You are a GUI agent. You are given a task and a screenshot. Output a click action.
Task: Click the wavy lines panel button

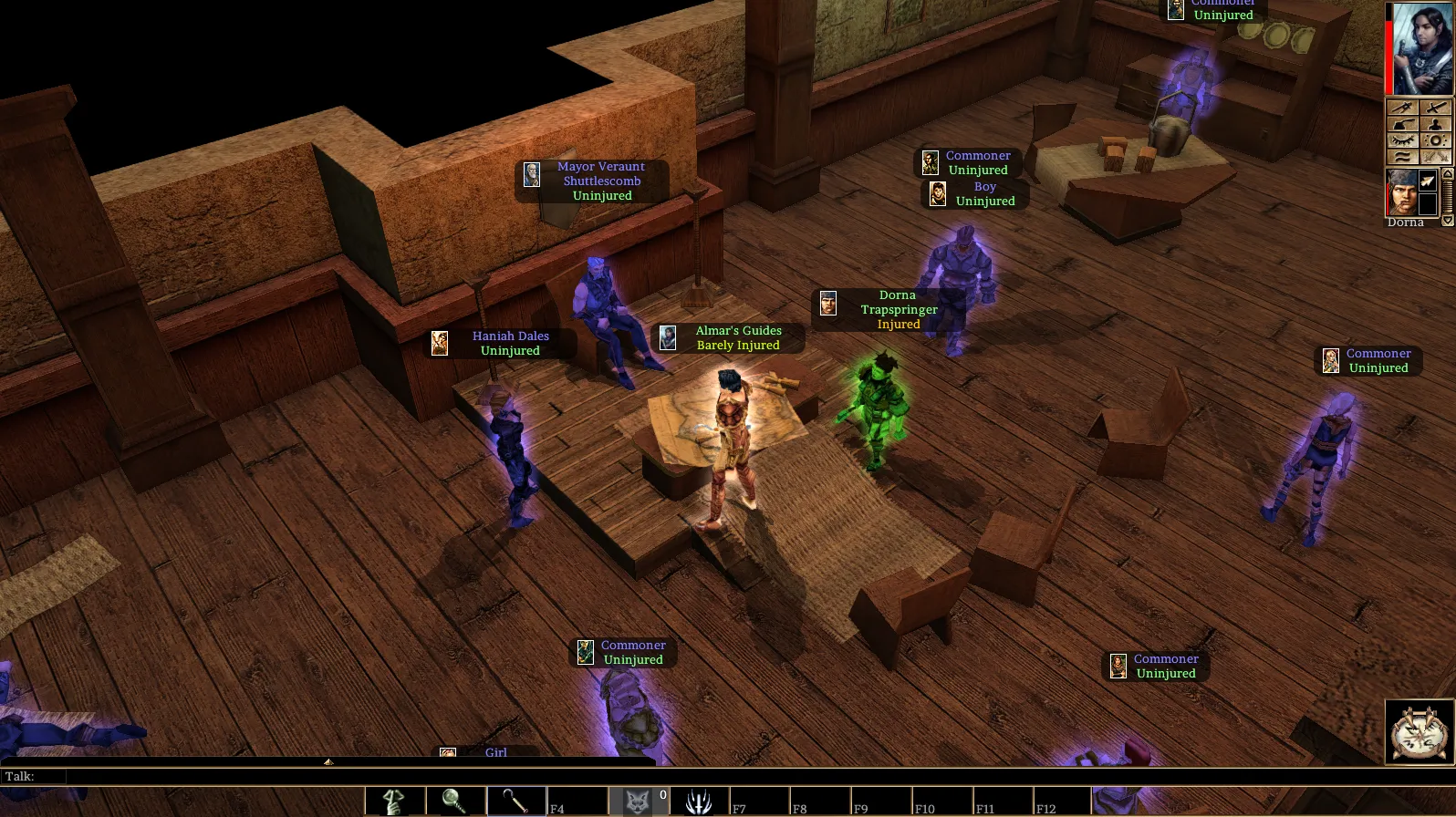coord(1402,157)
